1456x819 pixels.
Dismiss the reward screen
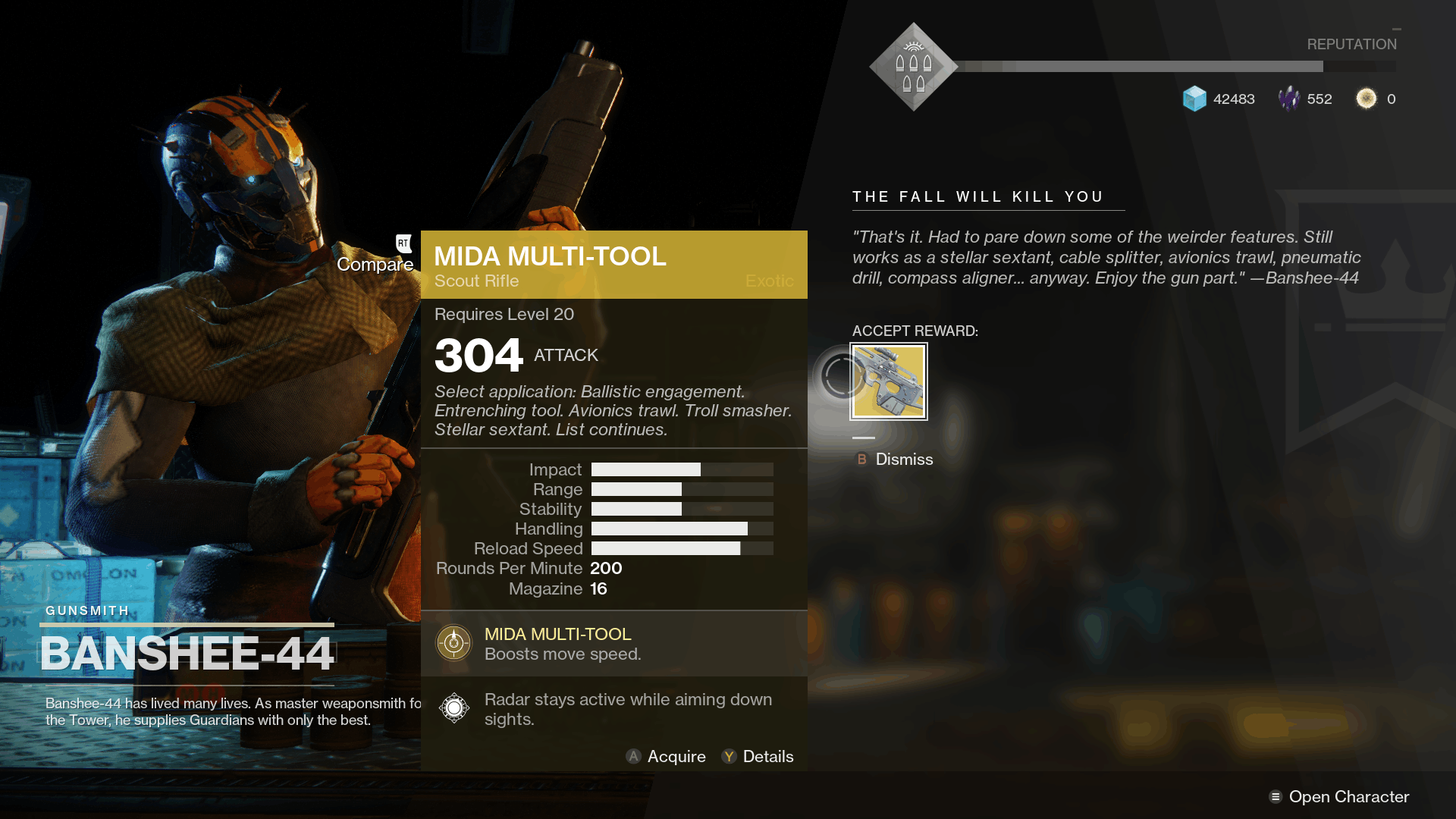click(895, 460)
